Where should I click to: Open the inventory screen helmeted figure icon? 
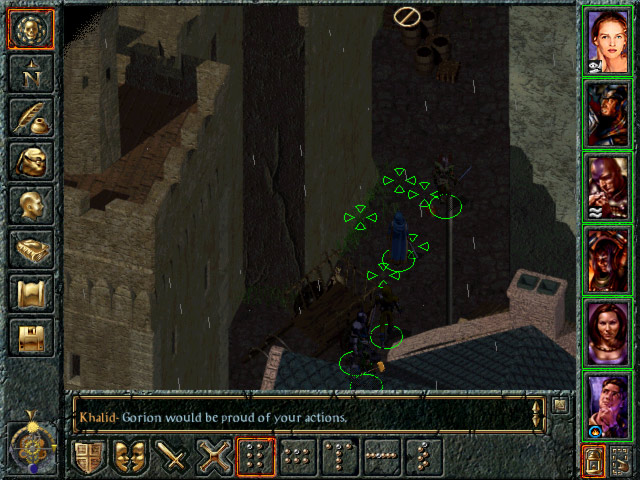tap(31, 161)
